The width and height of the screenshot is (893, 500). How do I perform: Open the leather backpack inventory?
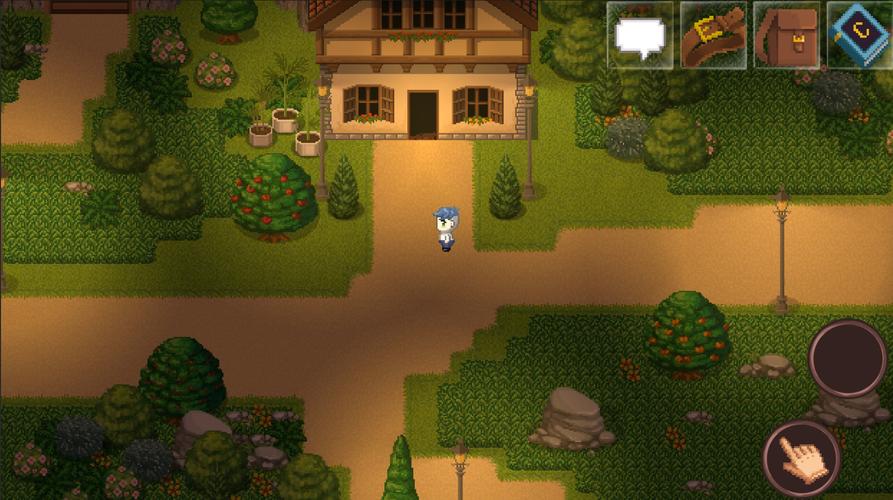click(x=786, y=36)
